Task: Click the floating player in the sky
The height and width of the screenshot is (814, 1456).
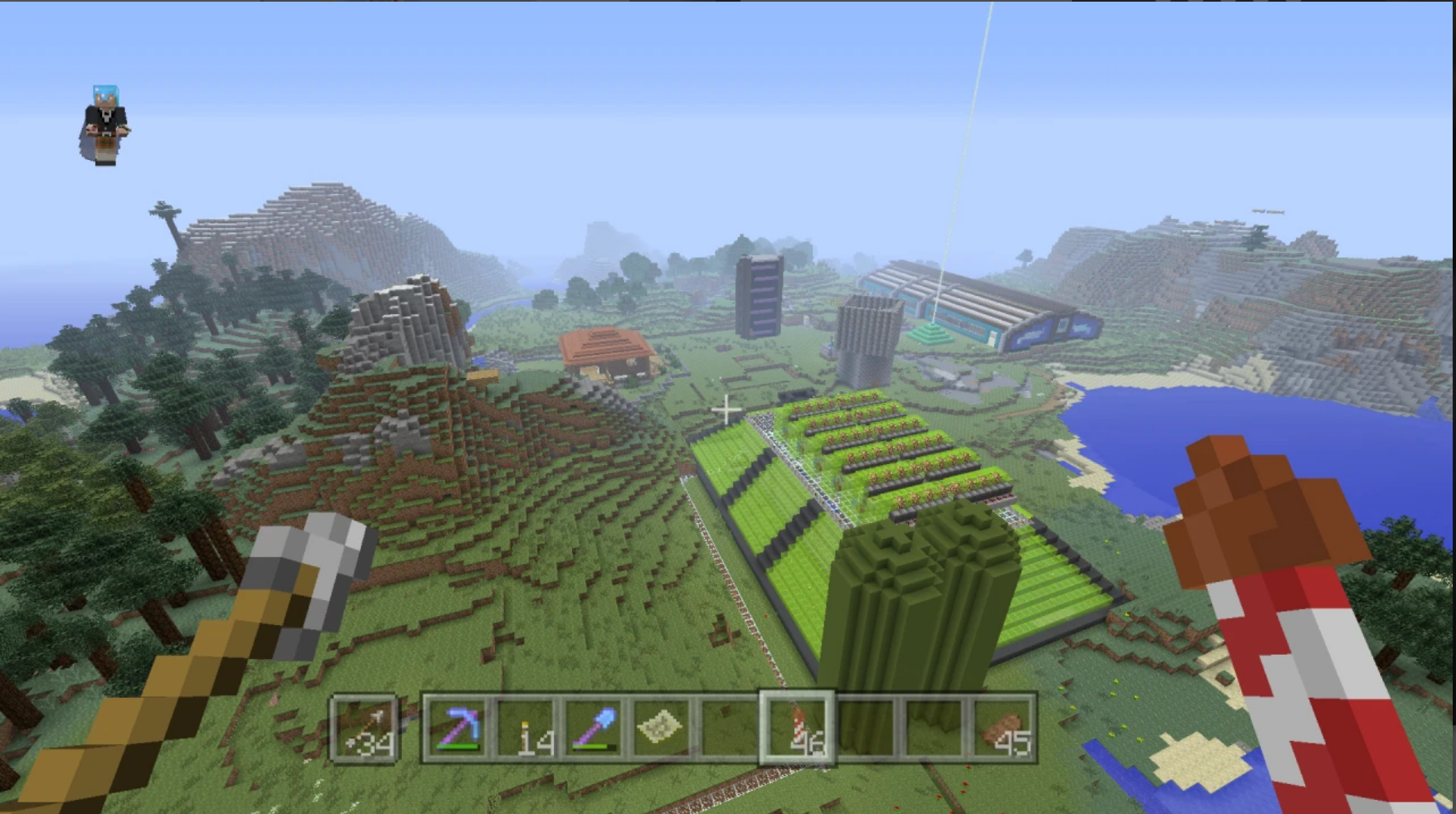Action: 105,126
